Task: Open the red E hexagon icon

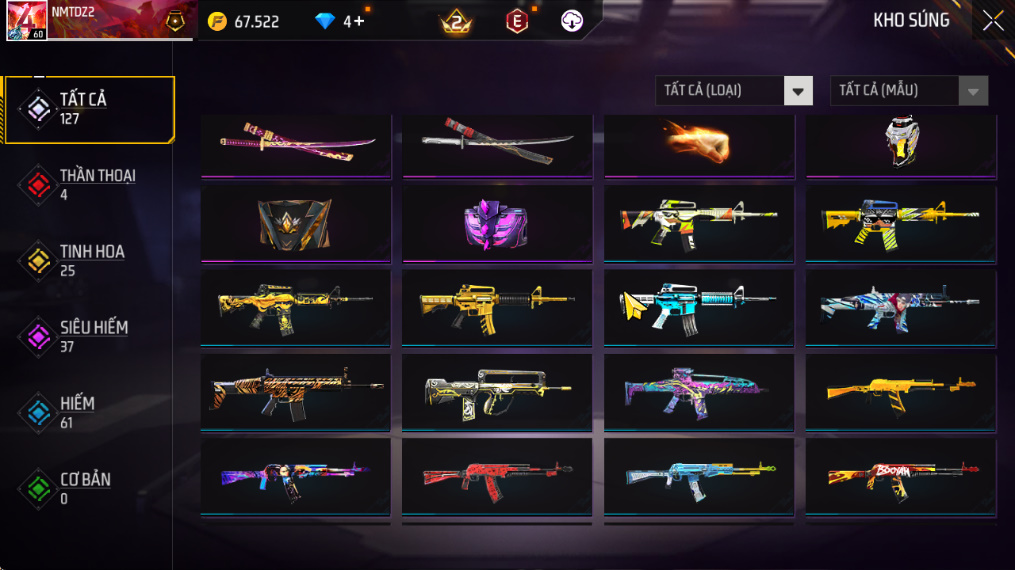Action: [517, 21]
